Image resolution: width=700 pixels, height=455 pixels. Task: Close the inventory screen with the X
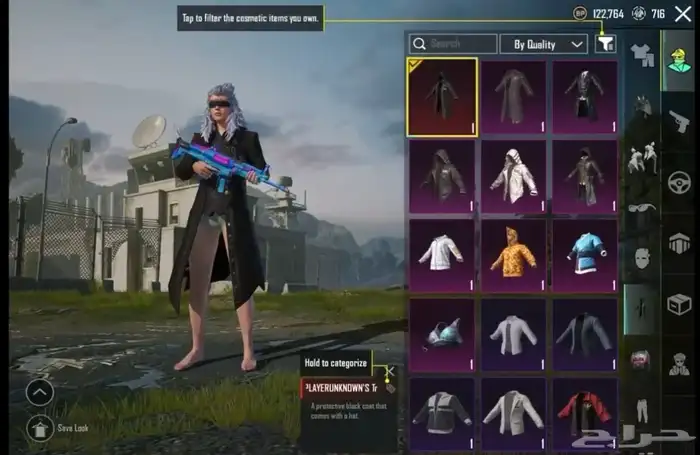pyautogui.click(x=683, y=14)
